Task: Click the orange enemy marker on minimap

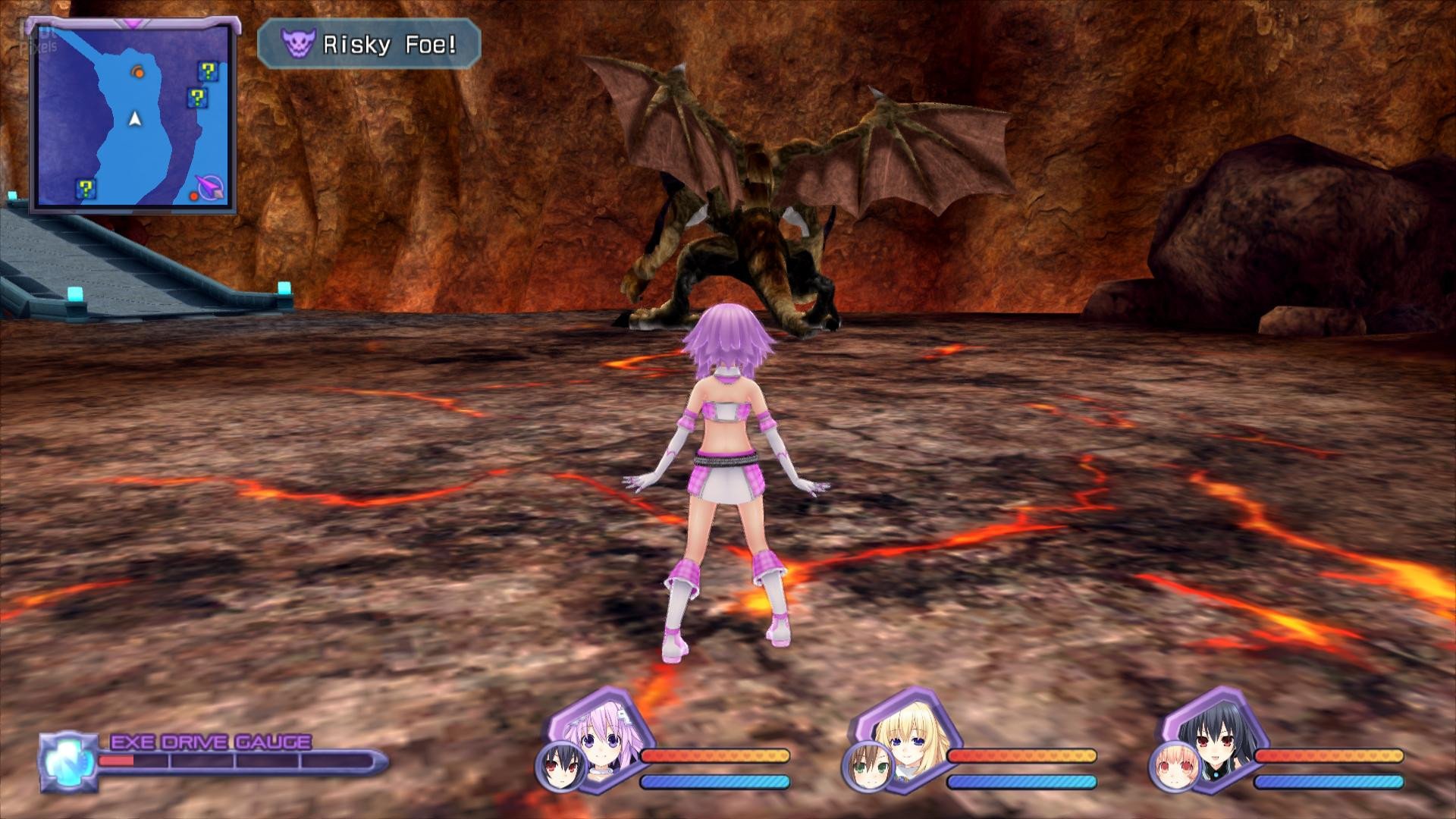Action: pyautogui.click(x=137, y=72)
